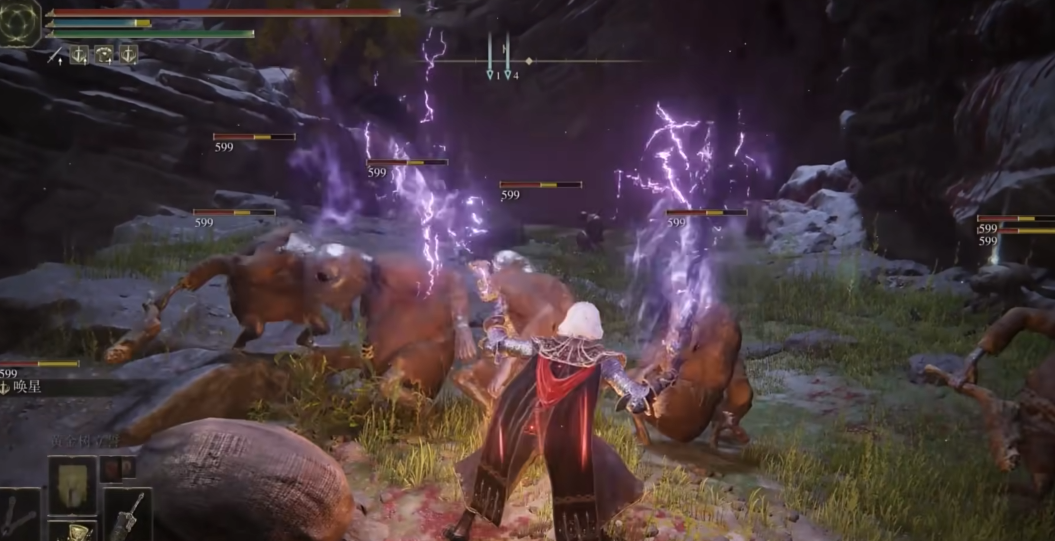Choose the right-hand greatsword weapon slot
Viewport: 1055px width, 541px height.
(x=127, y=514)
